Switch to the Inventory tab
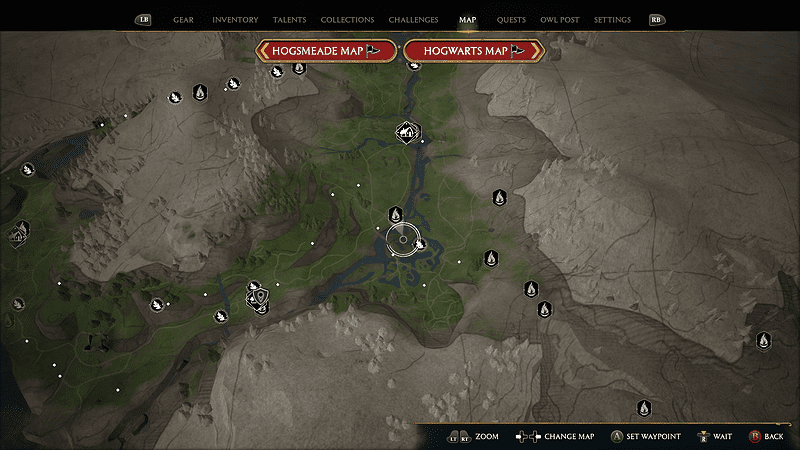Screen dimensions: 800x450 pos(235,20)
